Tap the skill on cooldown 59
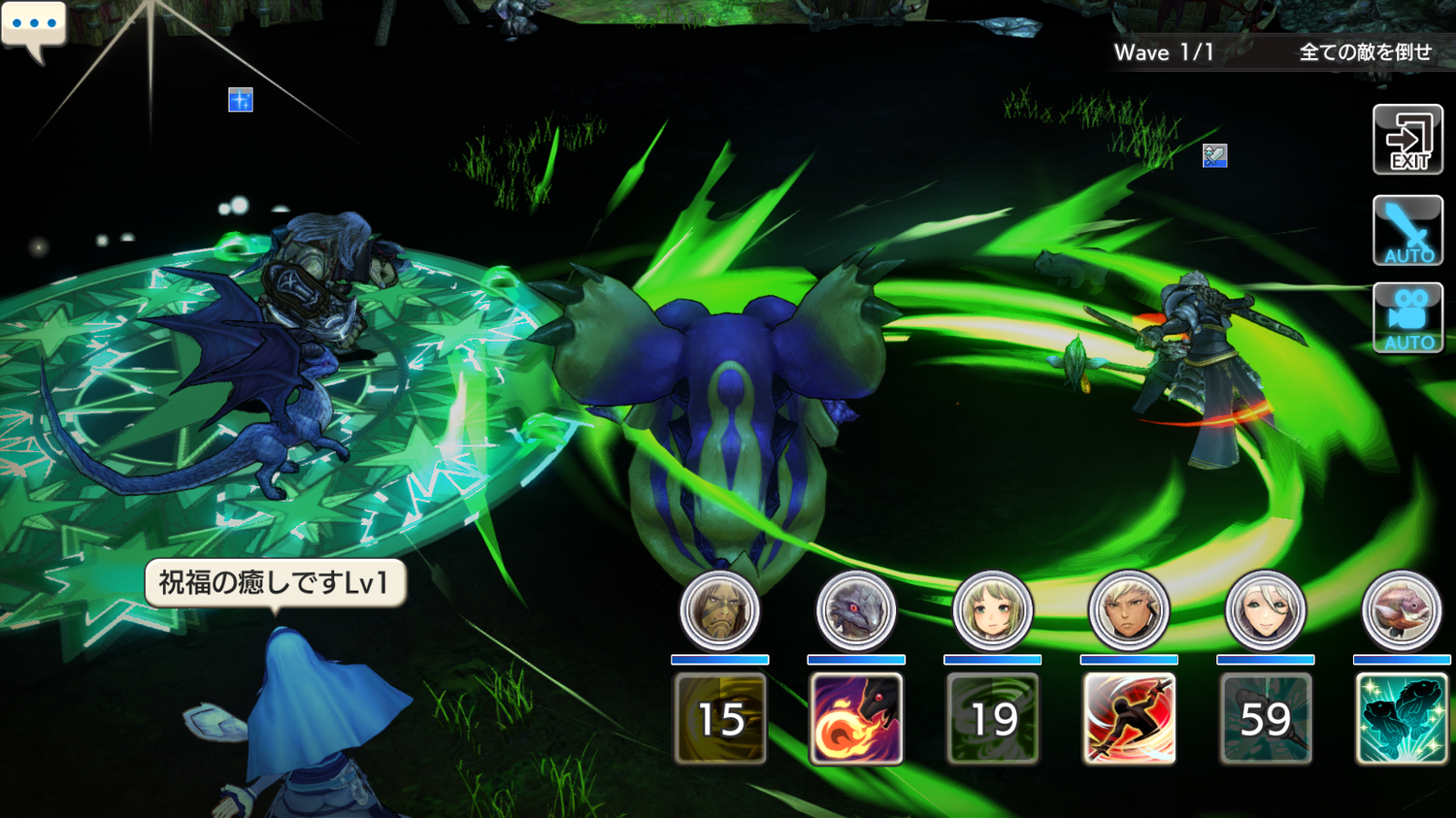1456x818 pixels. [x=1265, y=719]
